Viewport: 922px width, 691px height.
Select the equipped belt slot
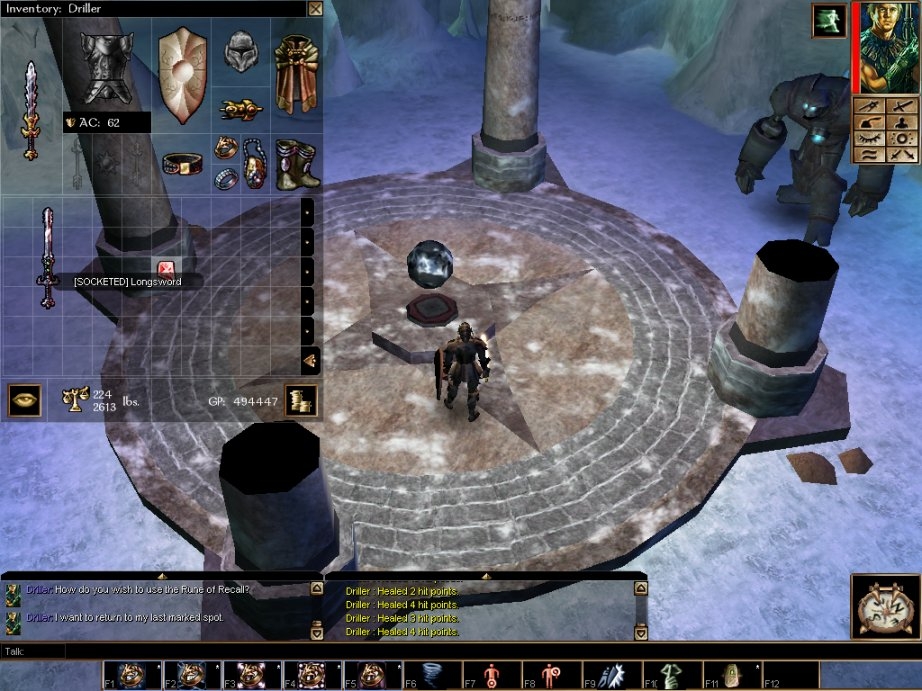[x=183, y=162]
